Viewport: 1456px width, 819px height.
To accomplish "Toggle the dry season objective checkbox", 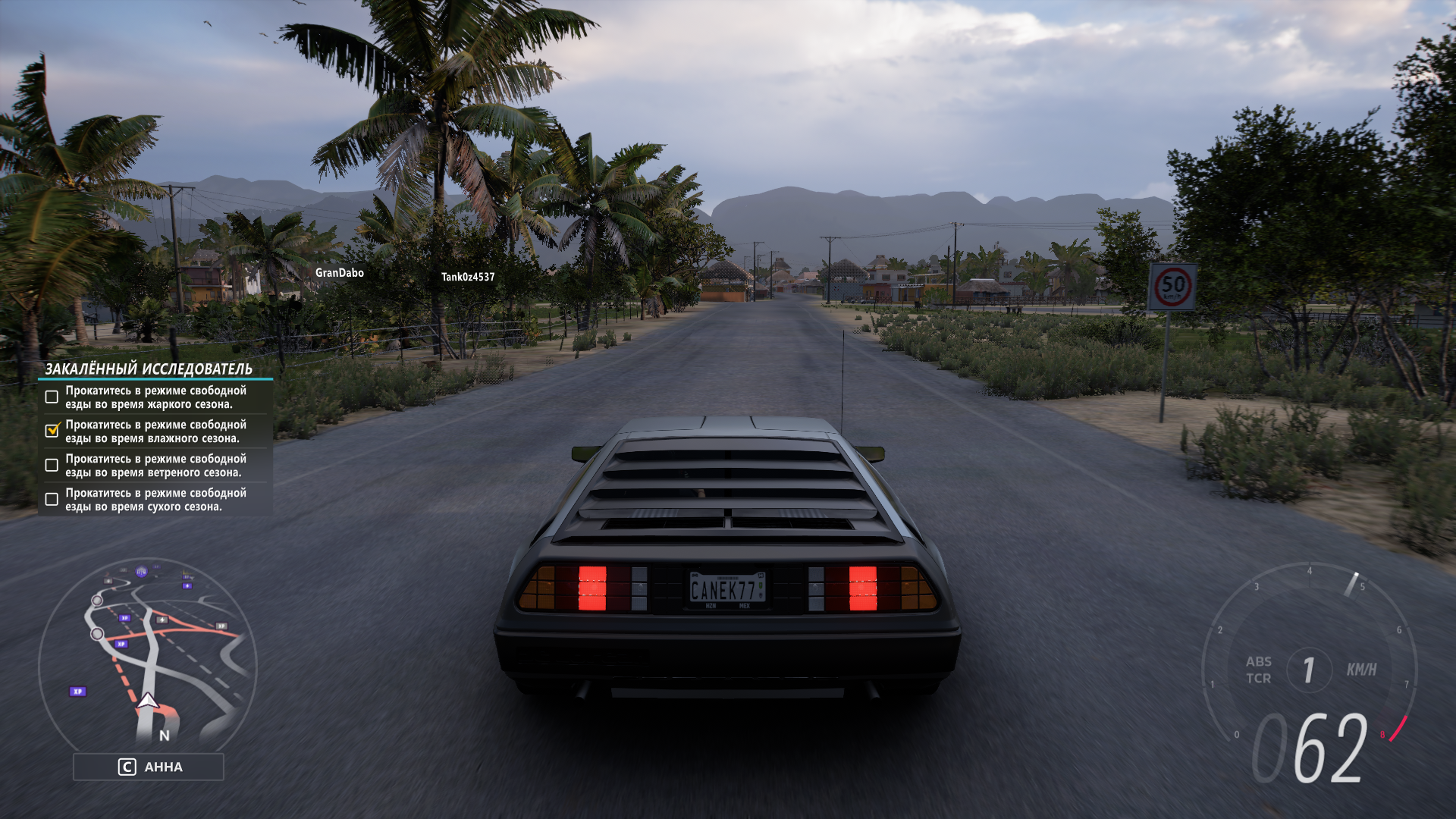I will [52, 499].
